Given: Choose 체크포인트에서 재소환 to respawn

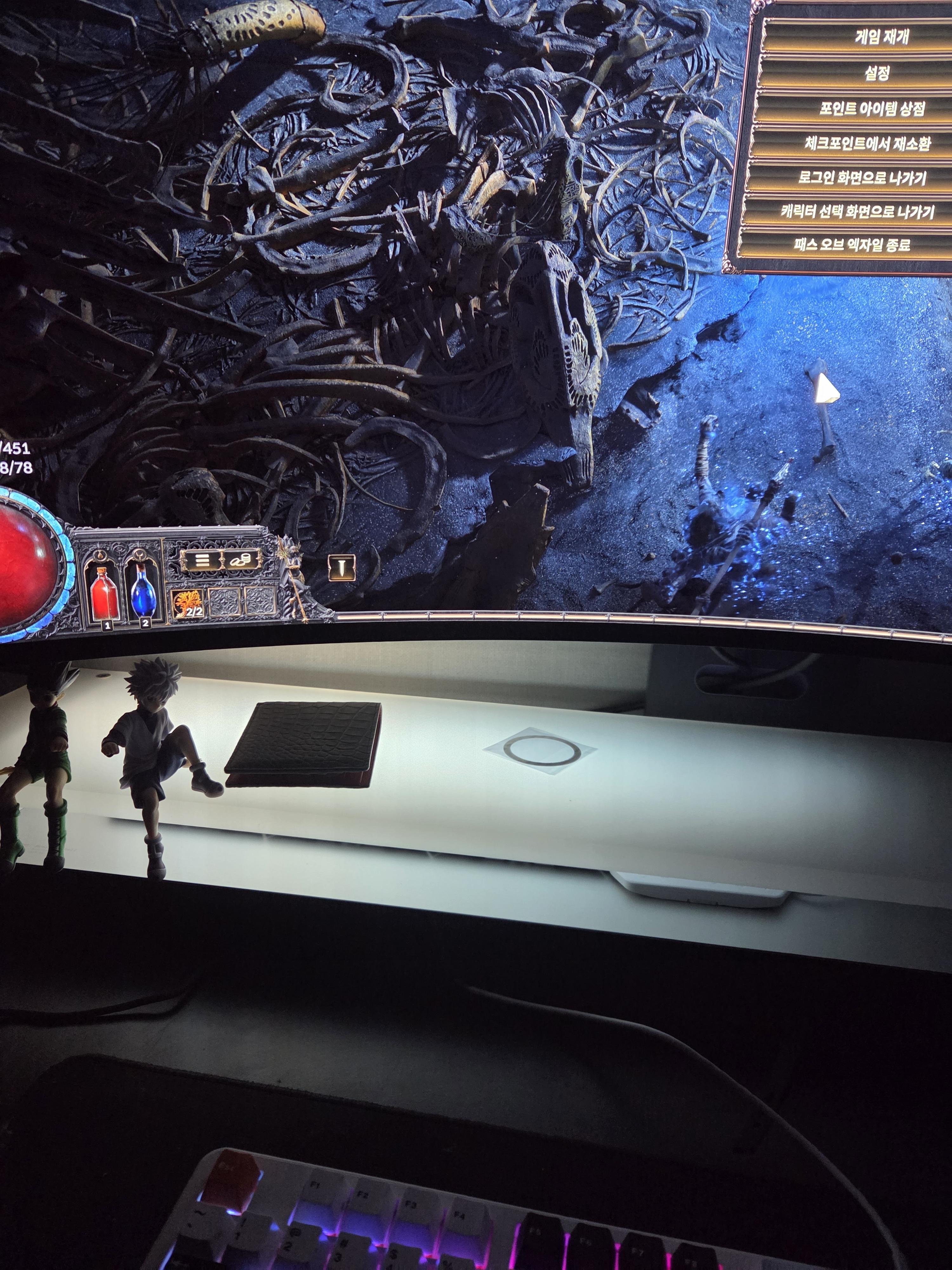Looking at the screenshot, I should pos(867,144).
